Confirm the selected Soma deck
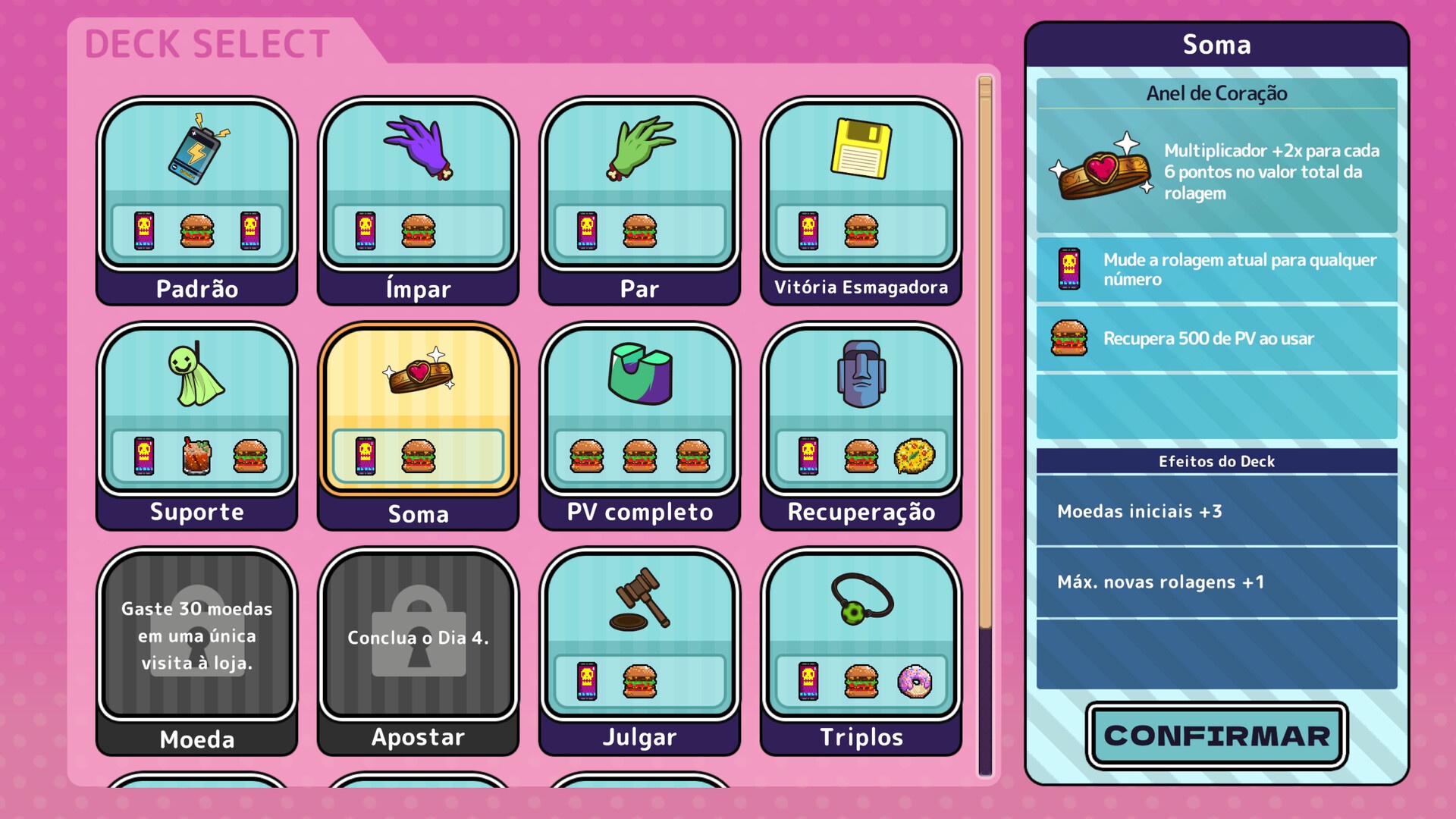 point(1216,736)
